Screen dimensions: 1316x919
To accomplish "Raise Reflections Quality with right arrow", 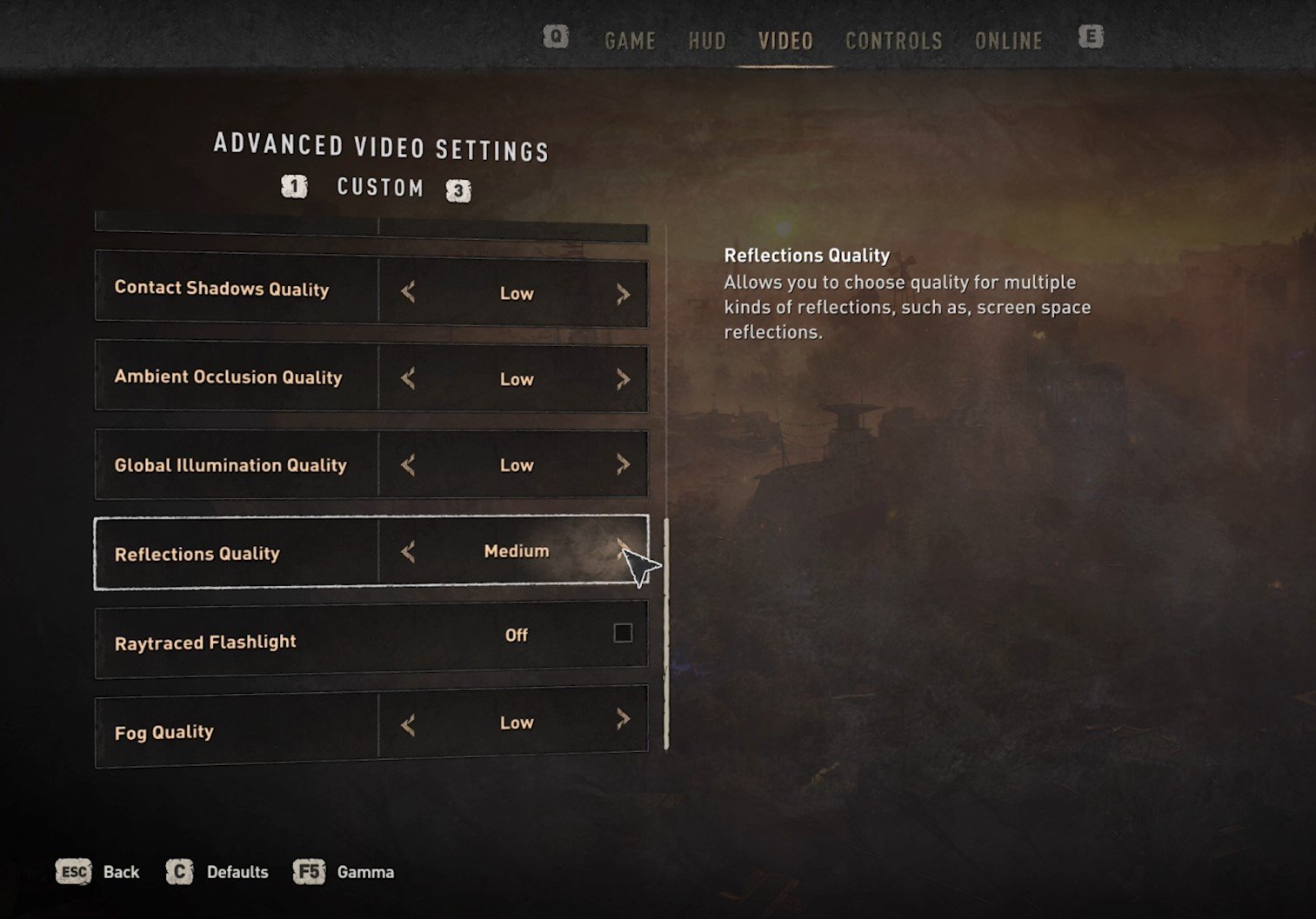I will point(623,549).
